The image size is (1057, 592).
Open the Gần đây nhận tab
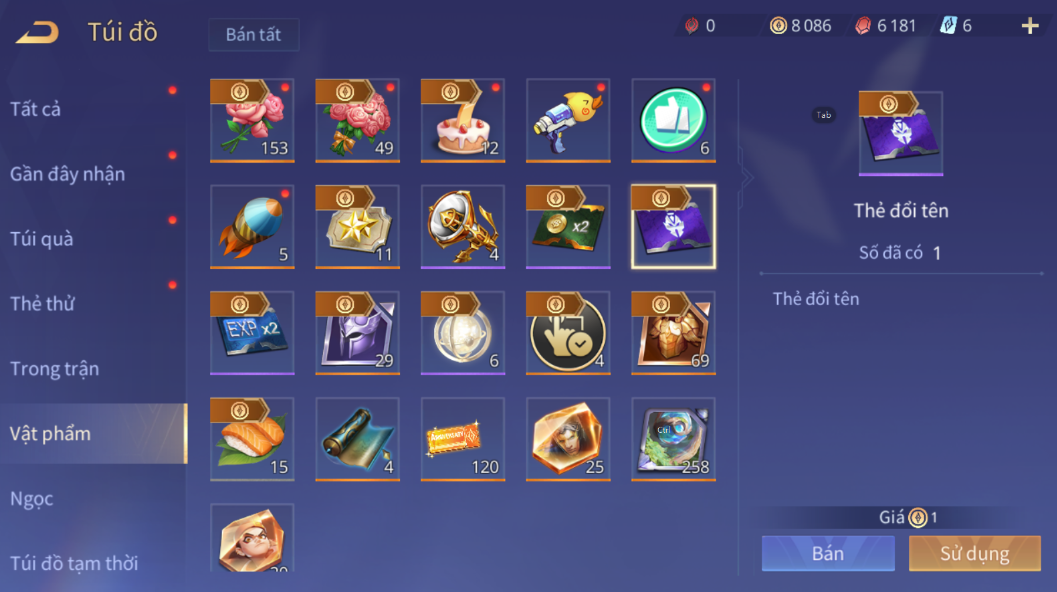tap(67, 173)
